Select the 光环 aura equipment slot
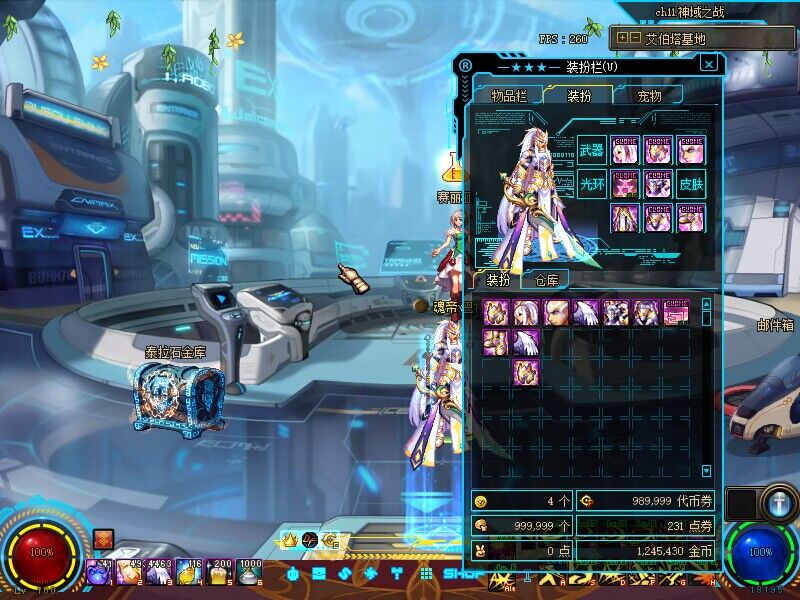The width and height of the screenshot is (800, 600). tap(592, 184)
